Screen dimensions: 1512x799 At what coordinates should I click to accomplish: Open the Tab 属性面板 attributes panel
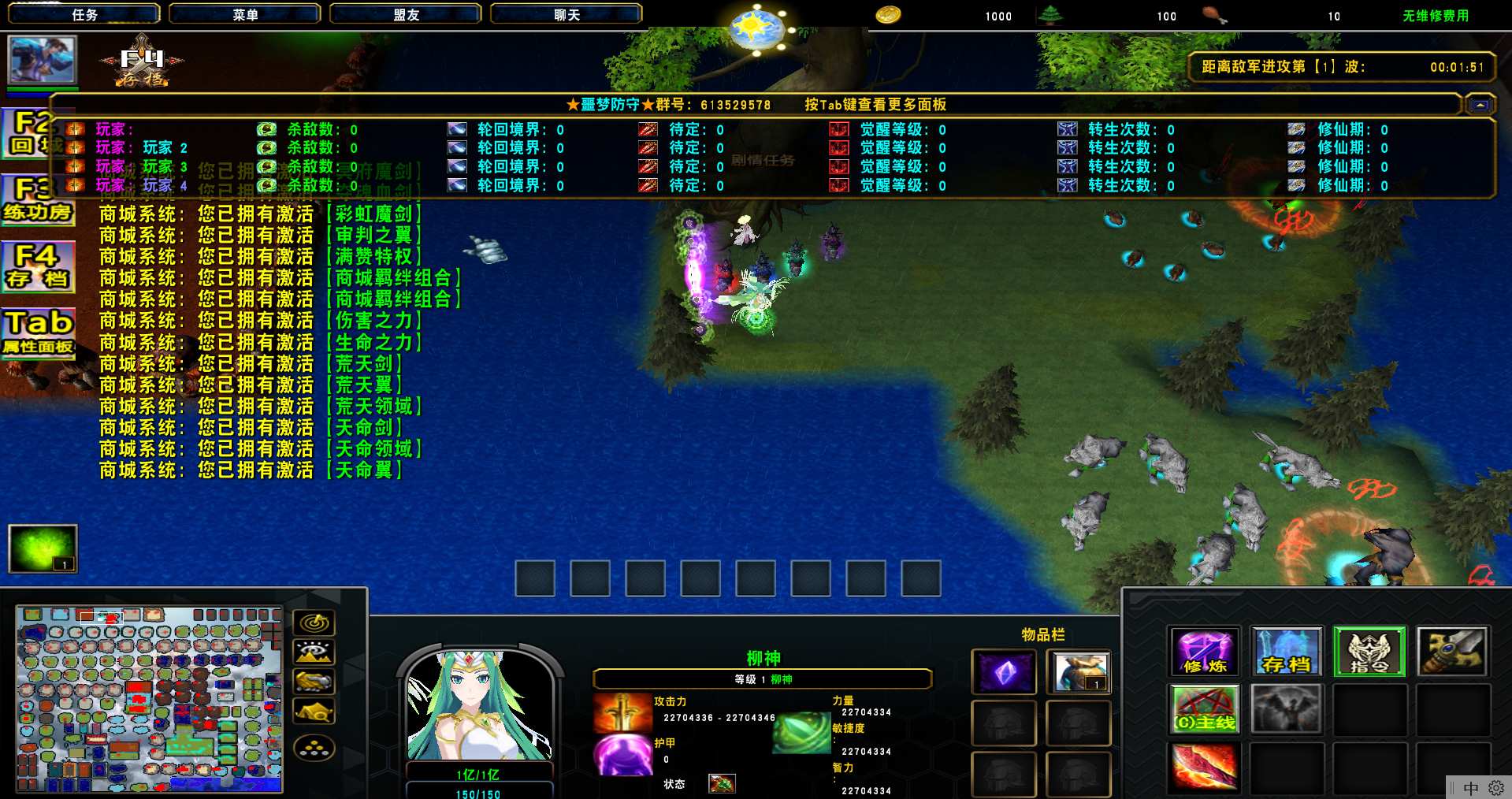[x=38, y=333]
